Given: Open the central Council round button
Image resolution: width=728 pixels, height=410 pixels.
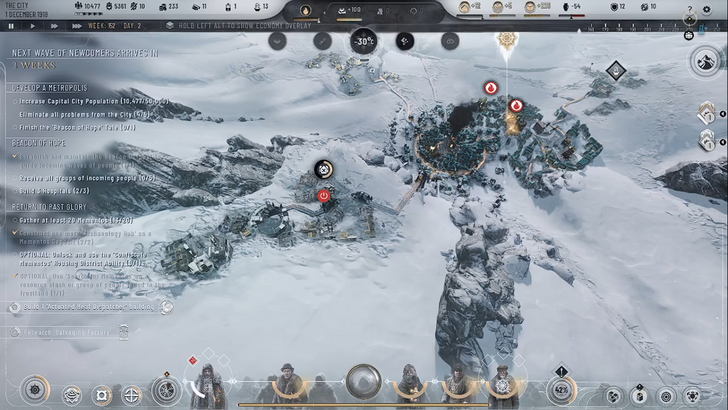Looking at the screenshot, I should tap(363, 380).
